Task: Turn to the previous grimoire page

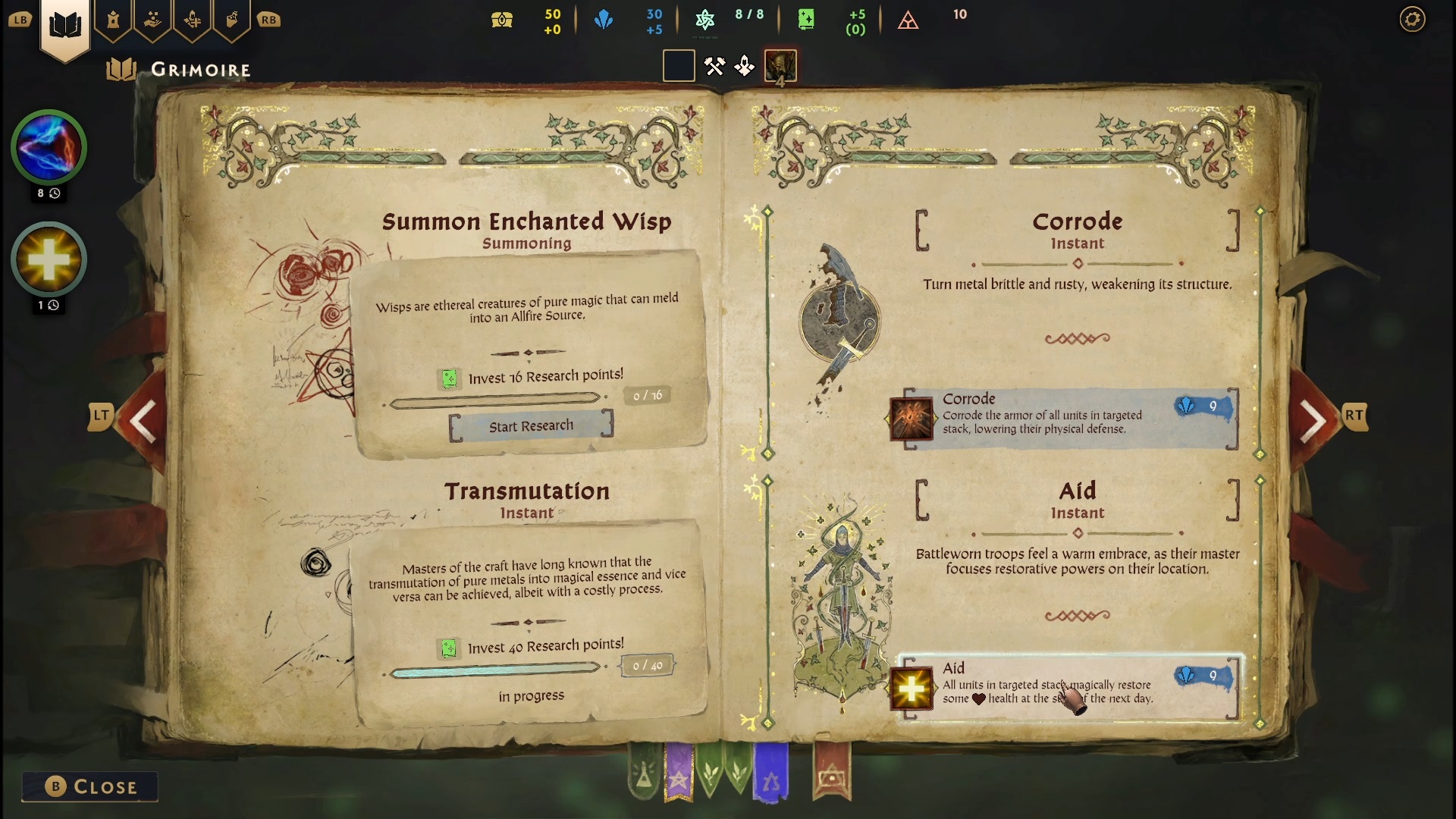Action: (x=143, y=420)
